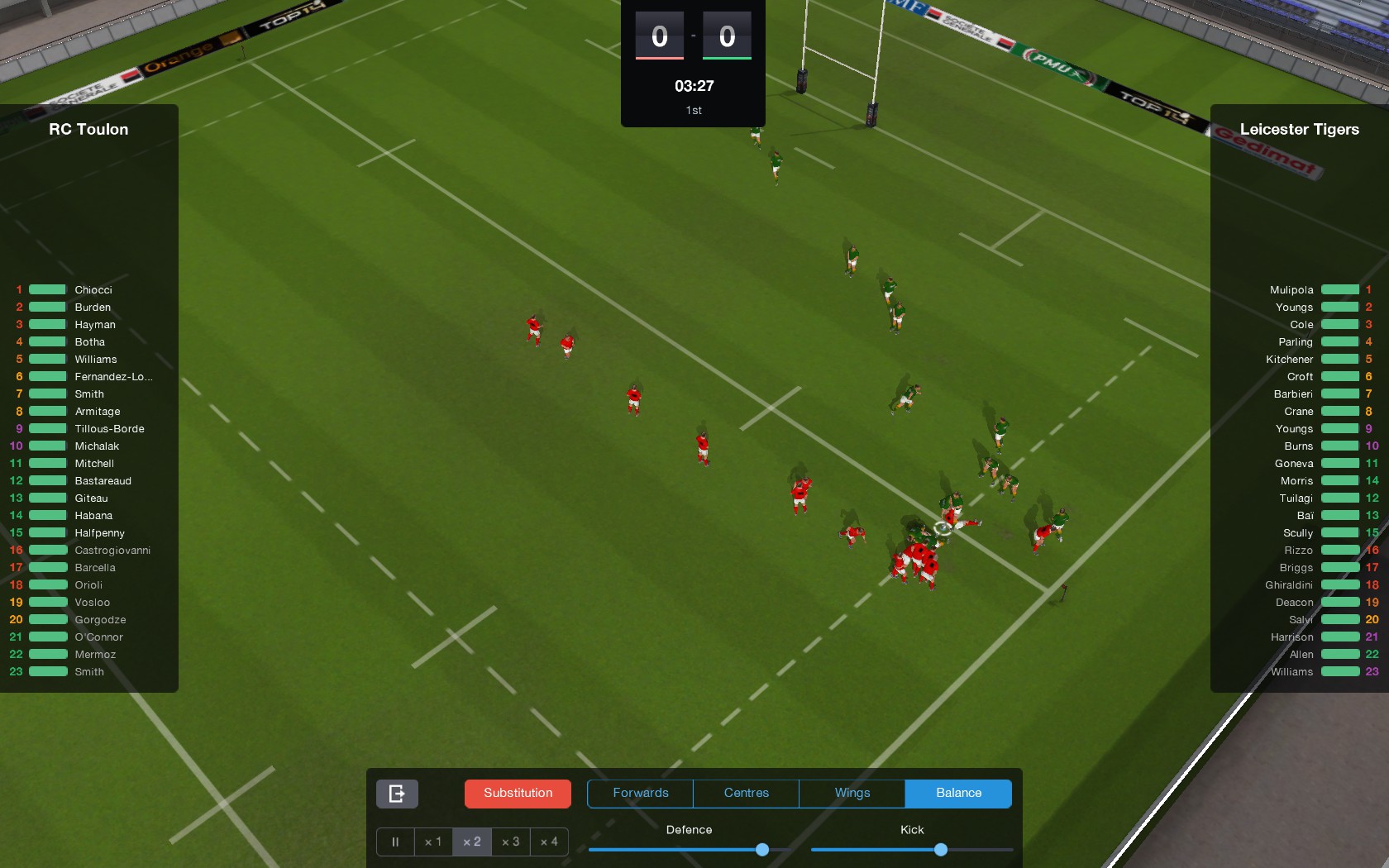
Task: Select the Balance tab
Action: (x=958, y=793)
